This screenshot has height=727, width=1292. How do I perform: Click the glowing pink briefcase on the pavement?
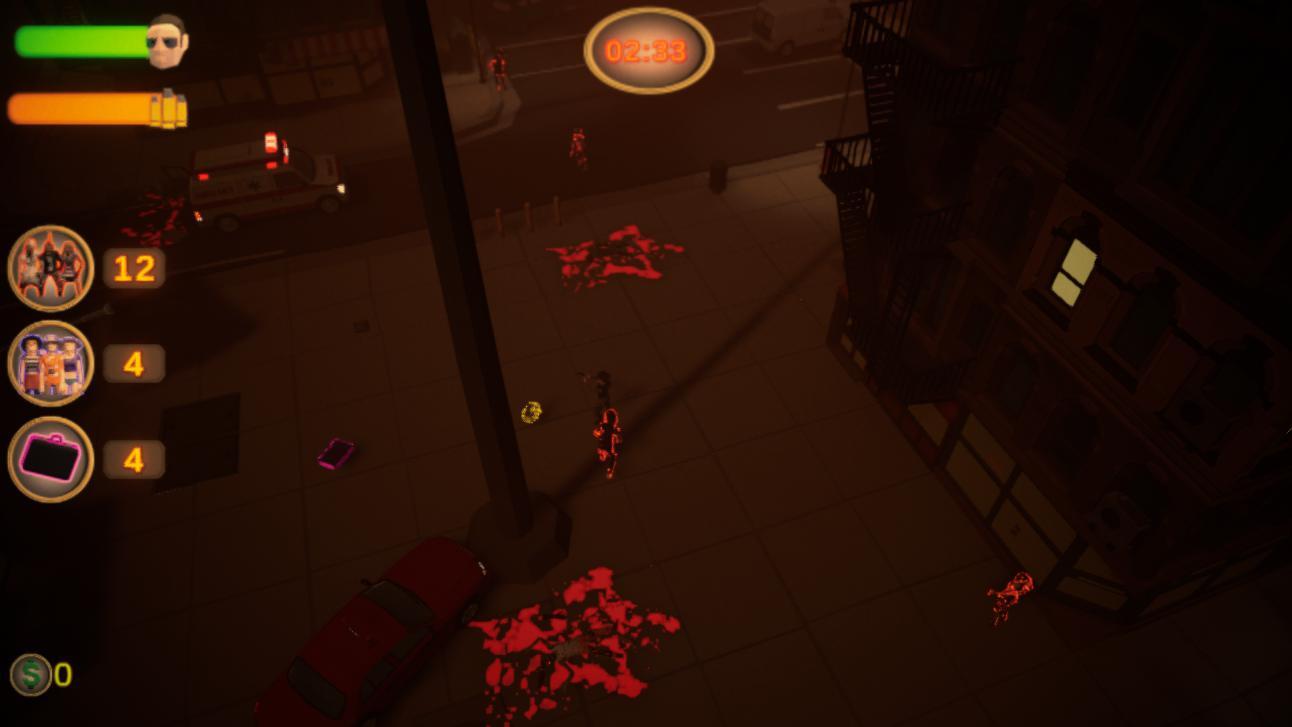pyautogui.click(x=337, y=452)
